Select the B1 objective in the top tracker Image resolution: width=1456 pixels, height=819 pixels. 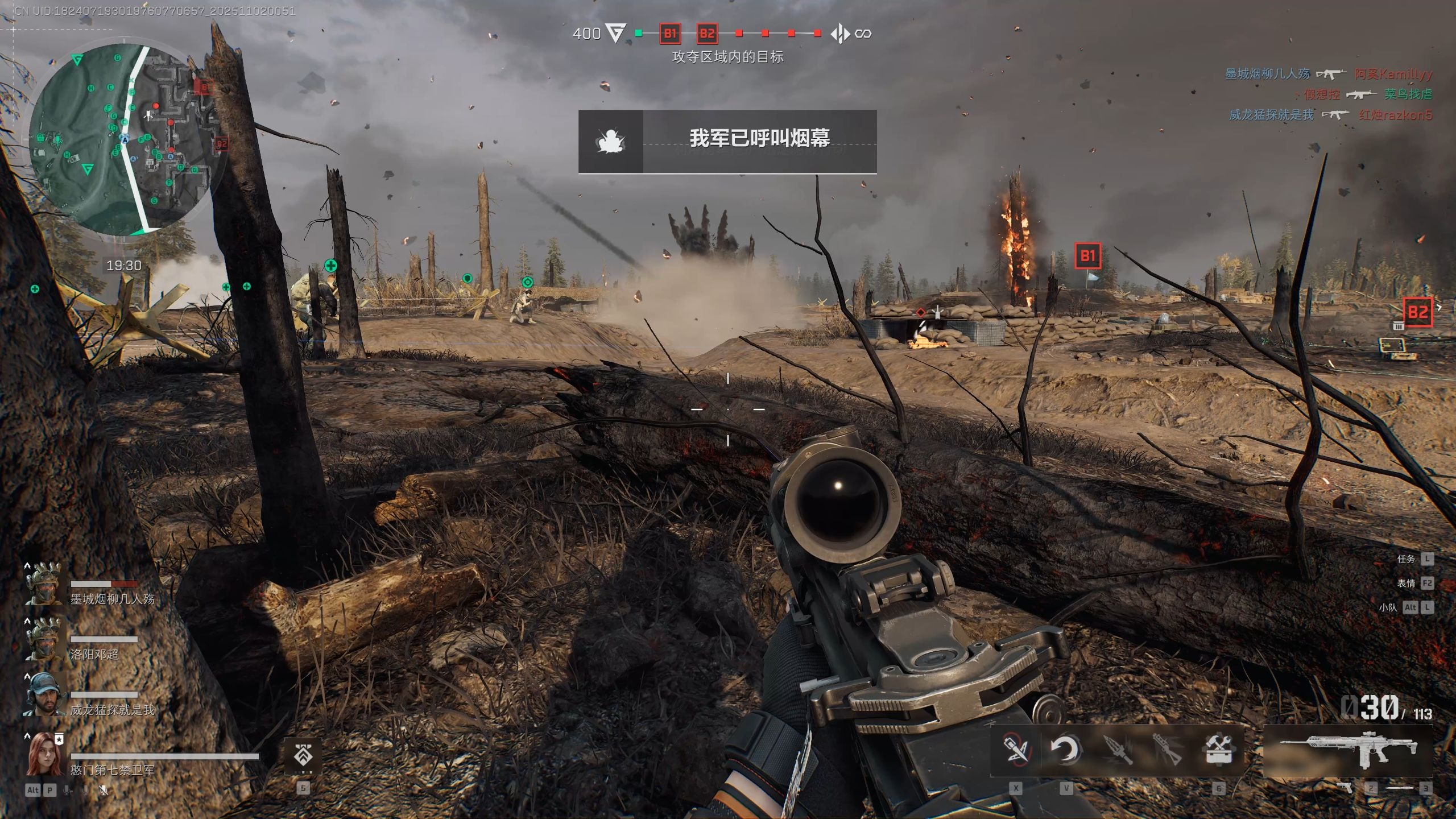point(670,34)
